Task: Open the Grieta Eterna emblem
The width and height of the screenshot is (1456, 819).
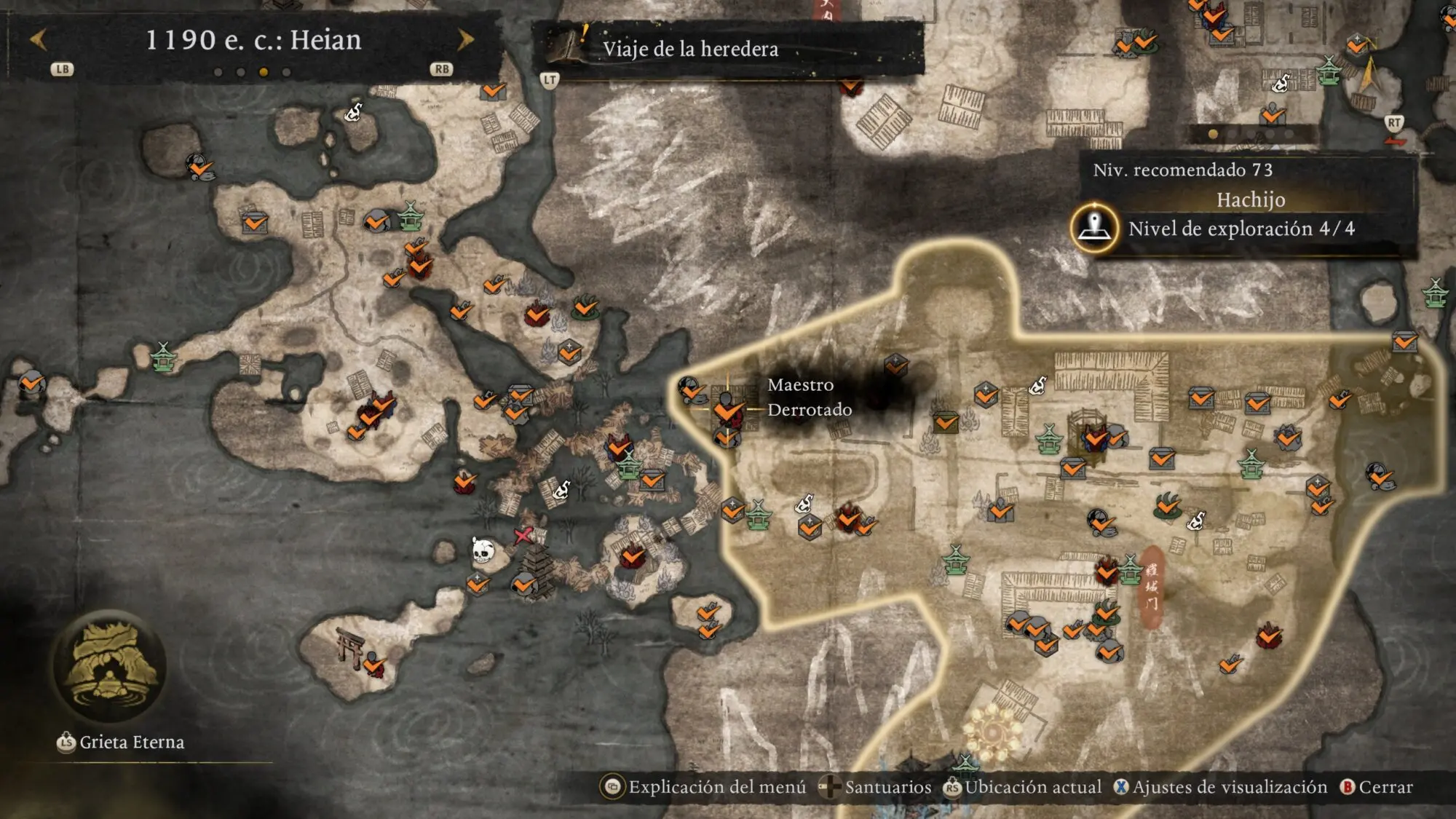Action: pyautogui.click(x=110, y=666)
